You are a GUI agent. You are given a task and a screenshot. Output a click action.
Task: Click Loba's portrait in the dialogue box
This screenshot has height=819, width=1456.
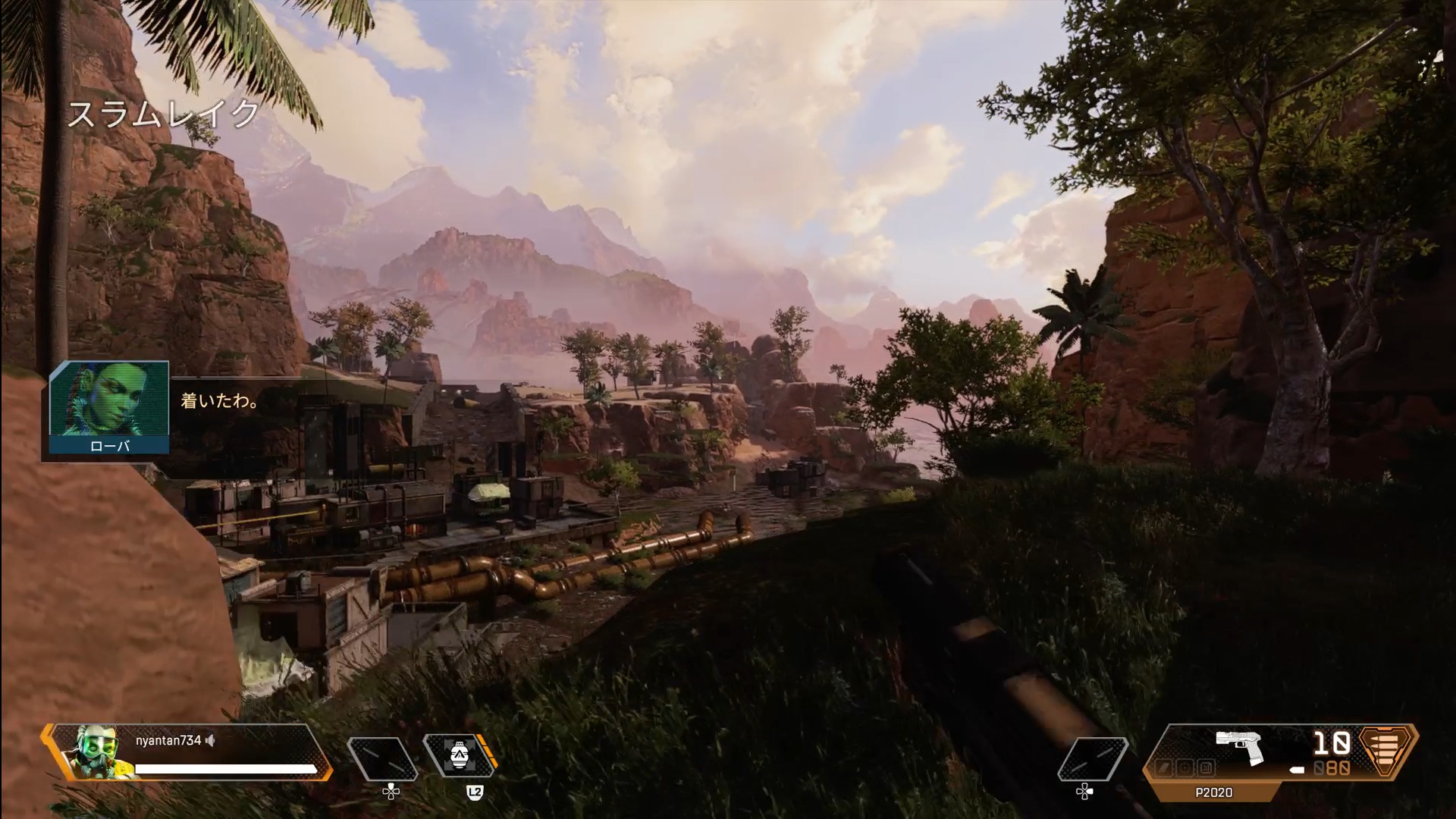click(108, 400)
